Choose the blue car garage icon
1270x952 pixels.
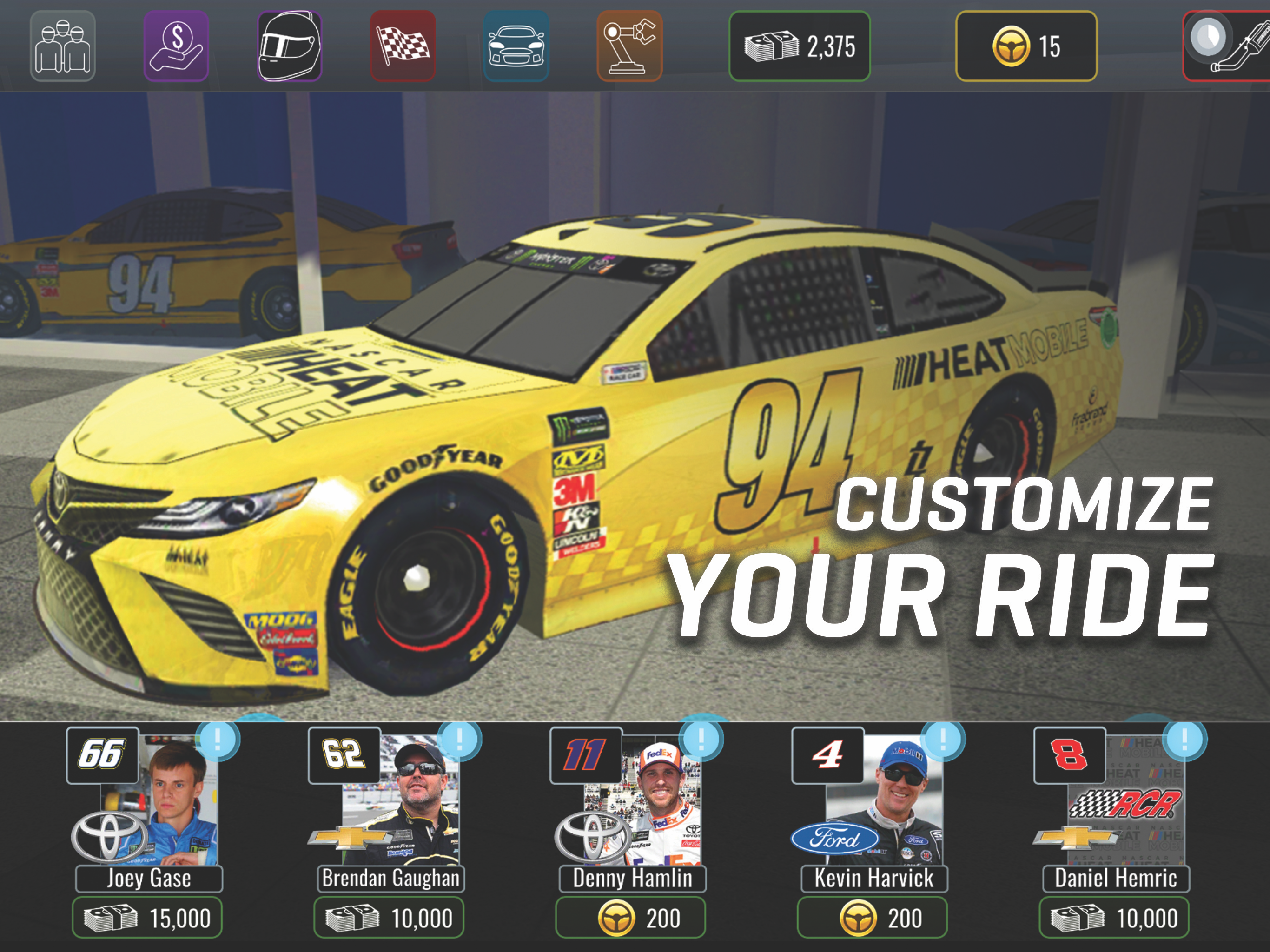[516, 46]
